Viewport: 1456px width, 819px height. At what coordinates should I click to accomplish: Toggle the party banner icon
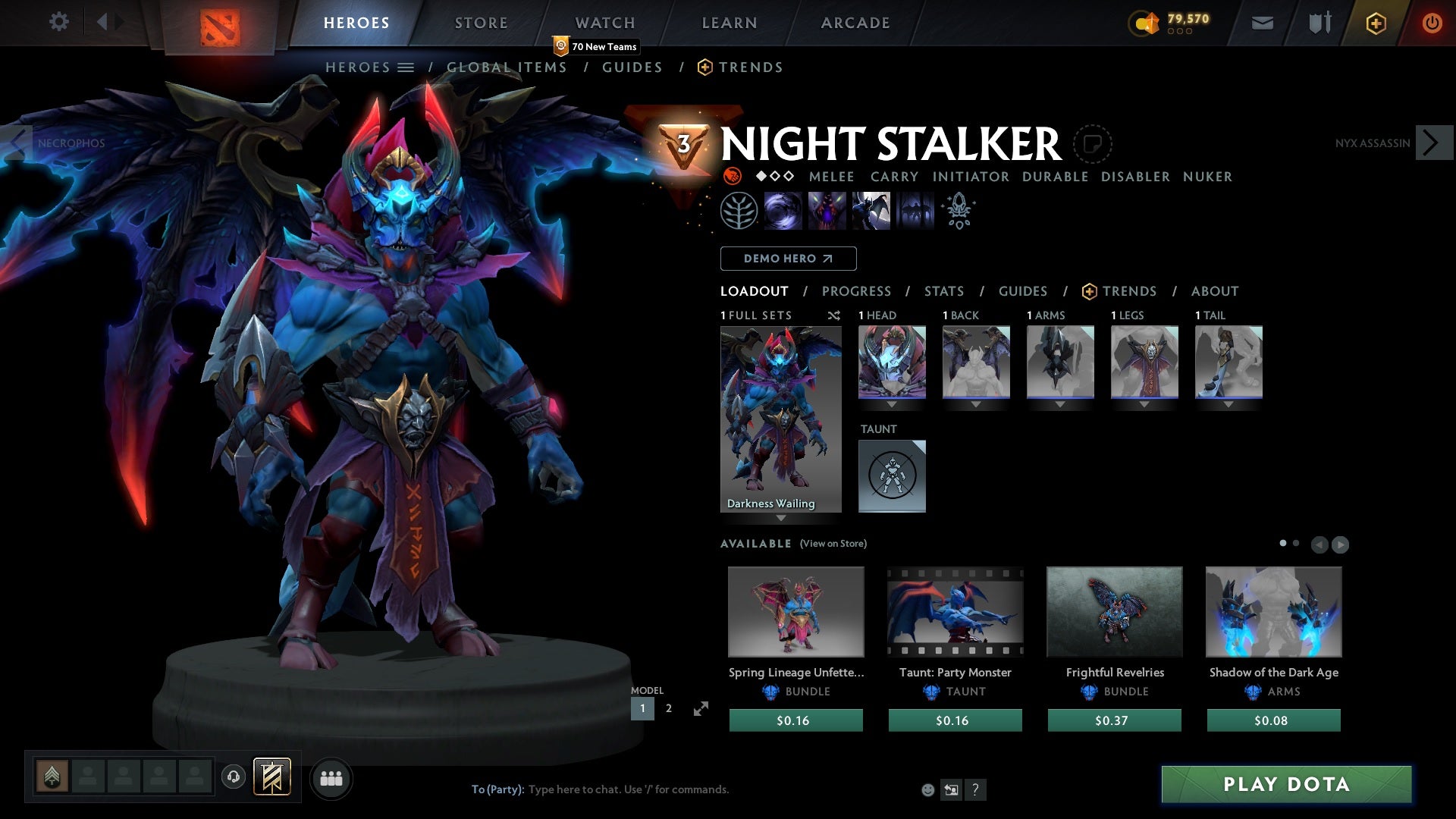[x=271, y=777]
